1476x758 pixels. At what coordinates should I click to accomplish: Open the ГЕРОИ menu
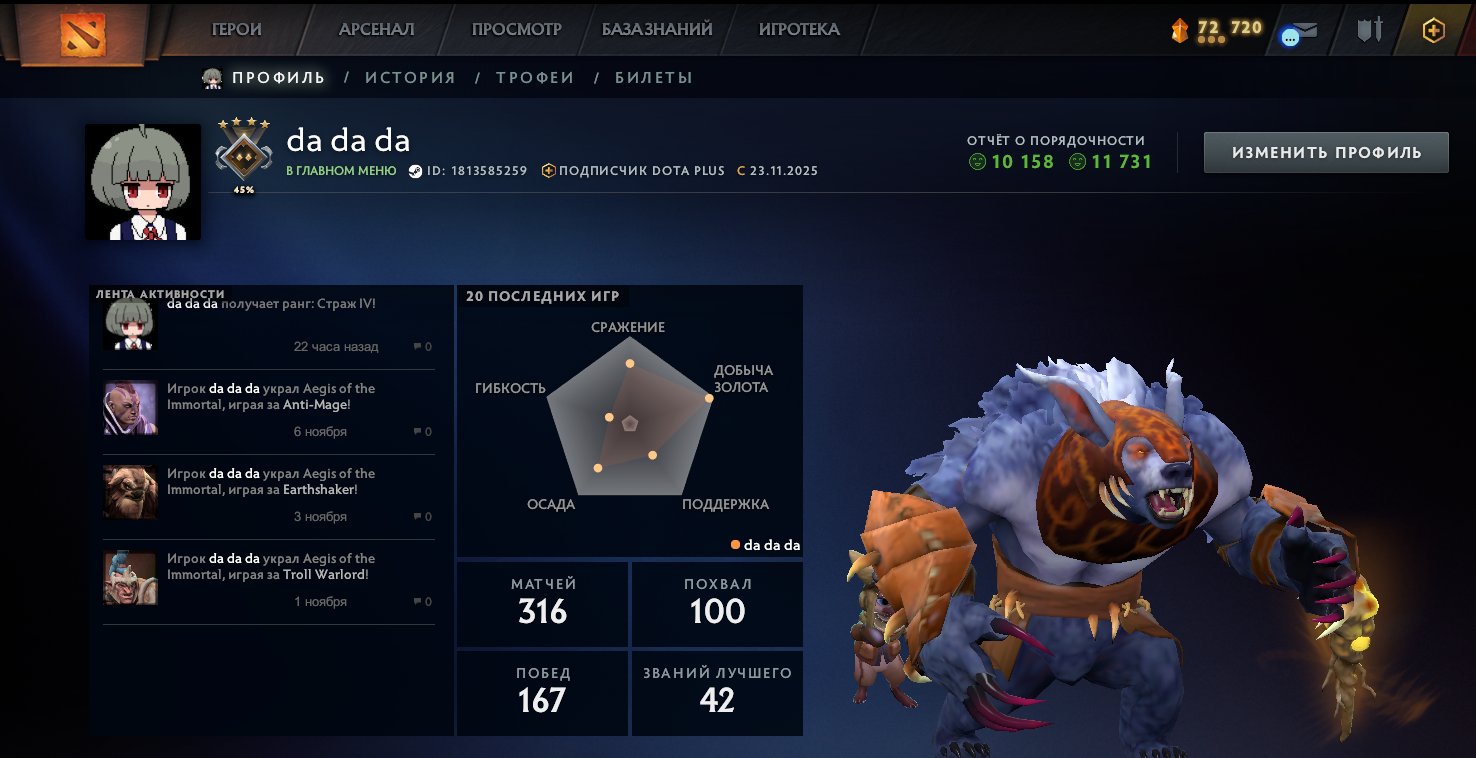[x=237, y=30]
